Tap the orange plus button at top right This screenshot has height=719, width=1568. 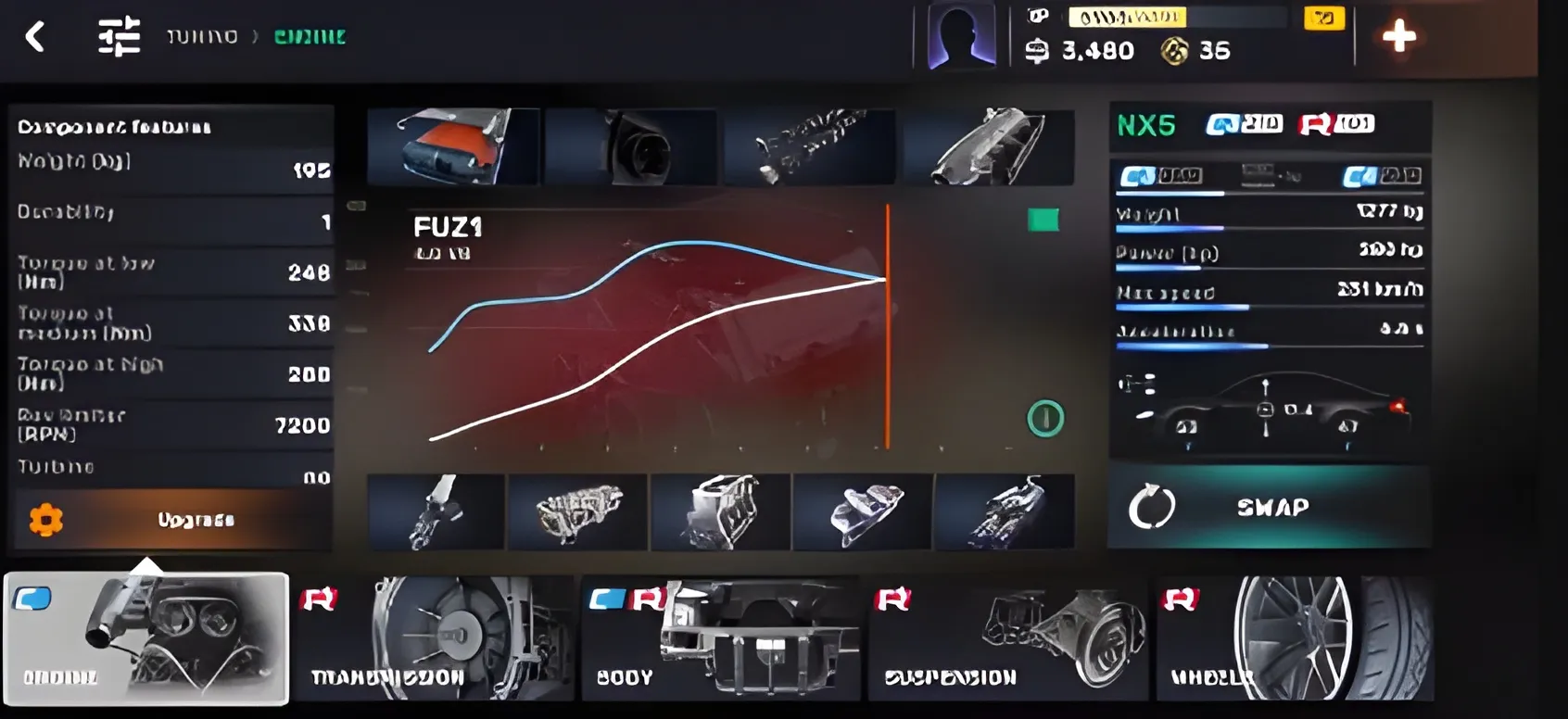coord(1401,37)
